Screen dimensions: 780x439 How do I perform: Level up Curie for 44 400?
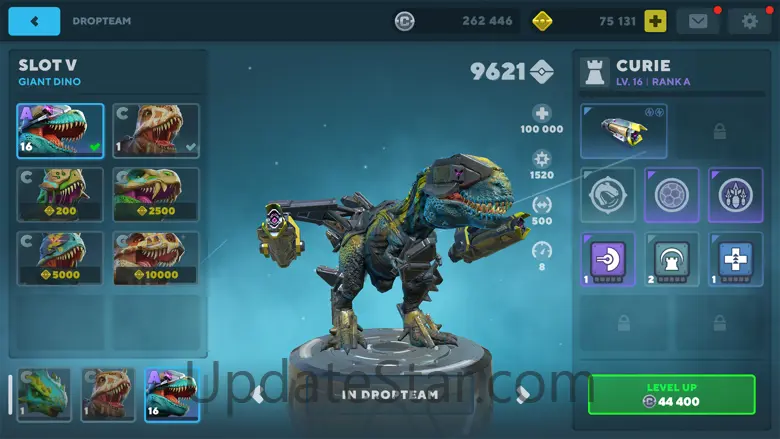click(671, 394)
